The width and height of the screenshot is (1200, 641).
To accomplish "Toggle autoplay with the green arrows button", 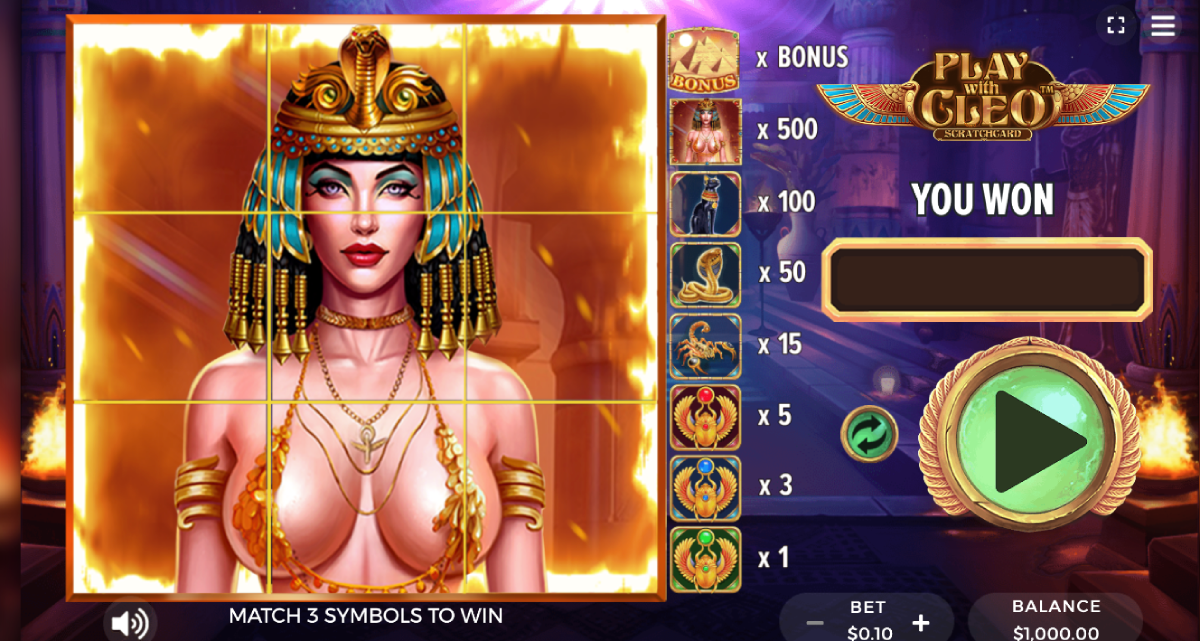I will (x=868, y=434).
